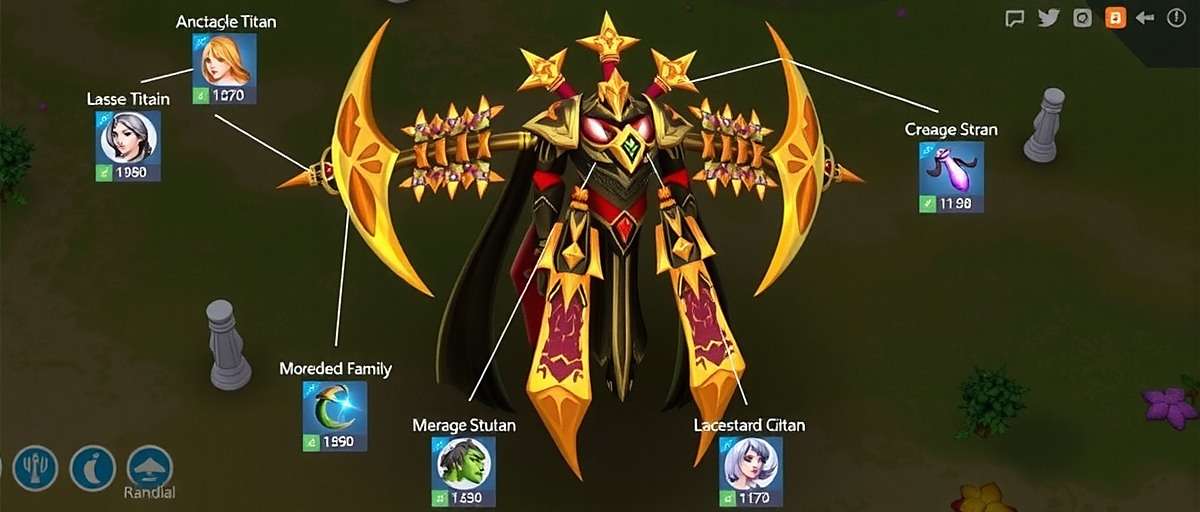This screenshot has height=512, width=1200.
Task: Open the chat speech bubble icon
Action: point(1015,18)
